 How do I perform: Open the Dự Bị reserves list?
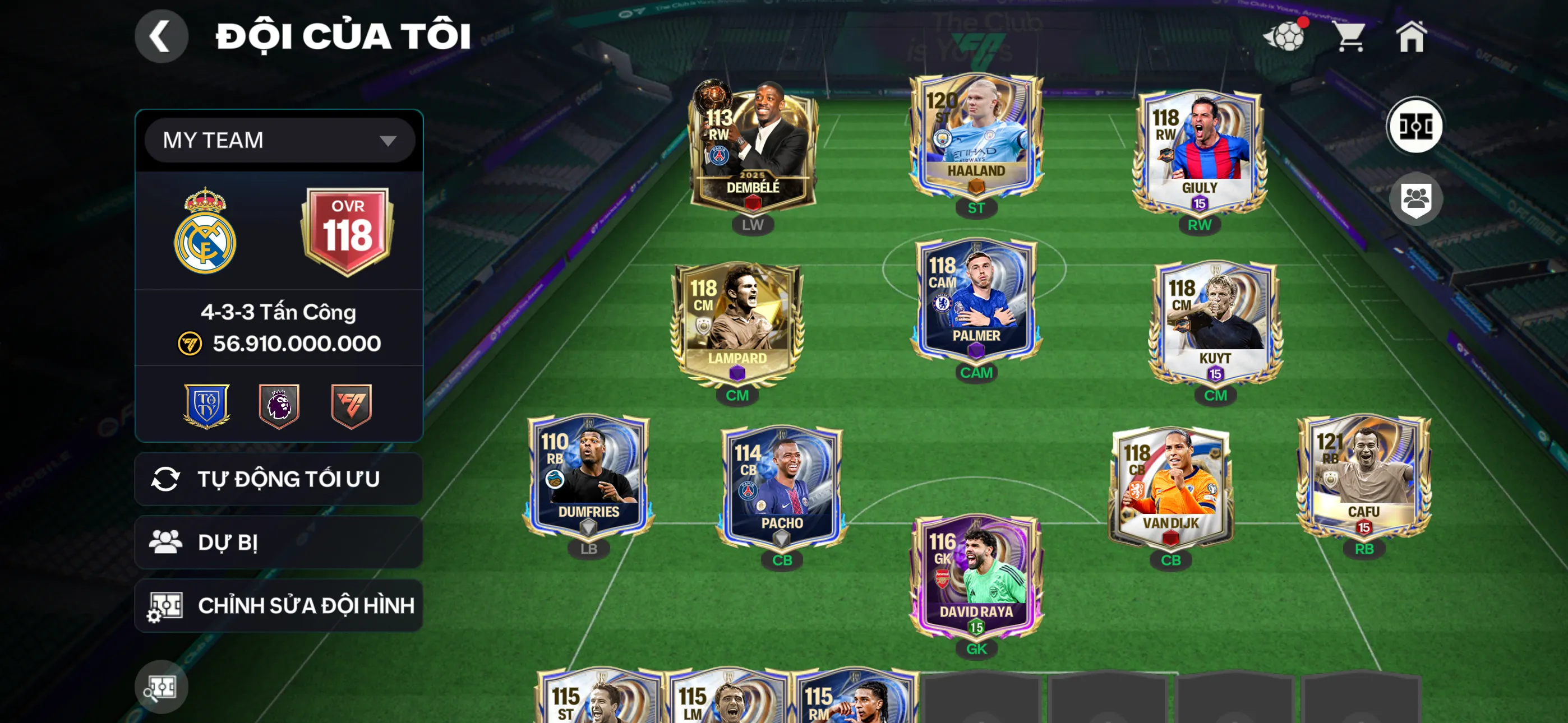(278, 543)
